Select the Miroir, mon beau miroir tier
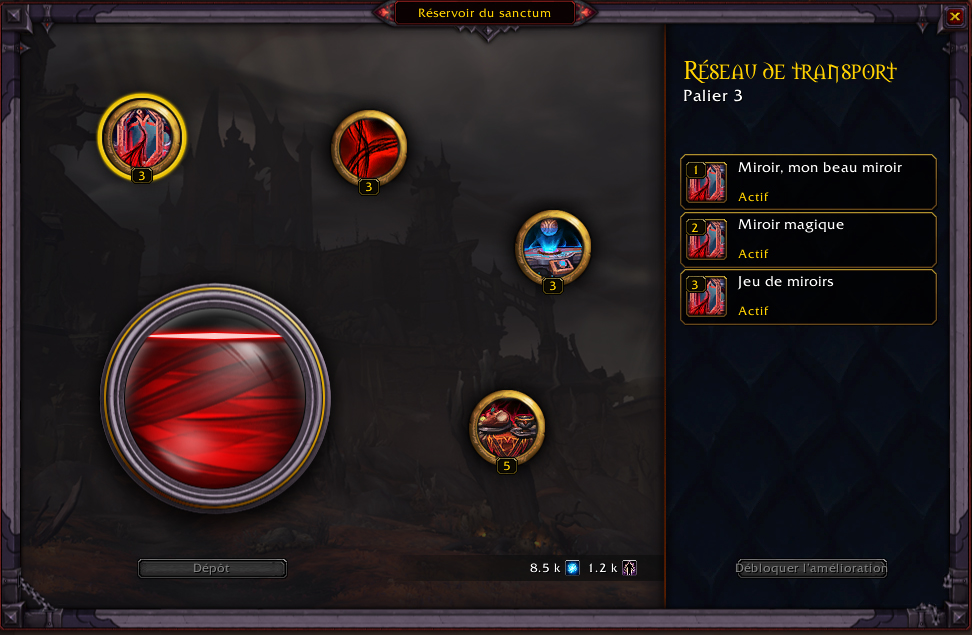972x635 pixels. click(808, 182)
